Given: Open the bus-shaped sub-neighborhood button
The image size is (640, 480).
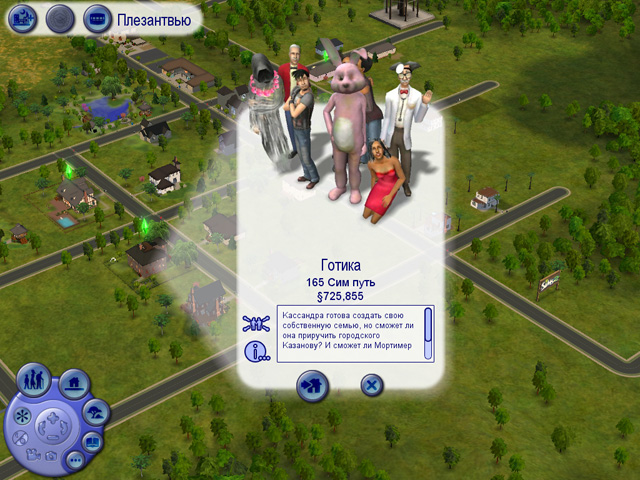Looking at the screenshot, I should 97,17.
